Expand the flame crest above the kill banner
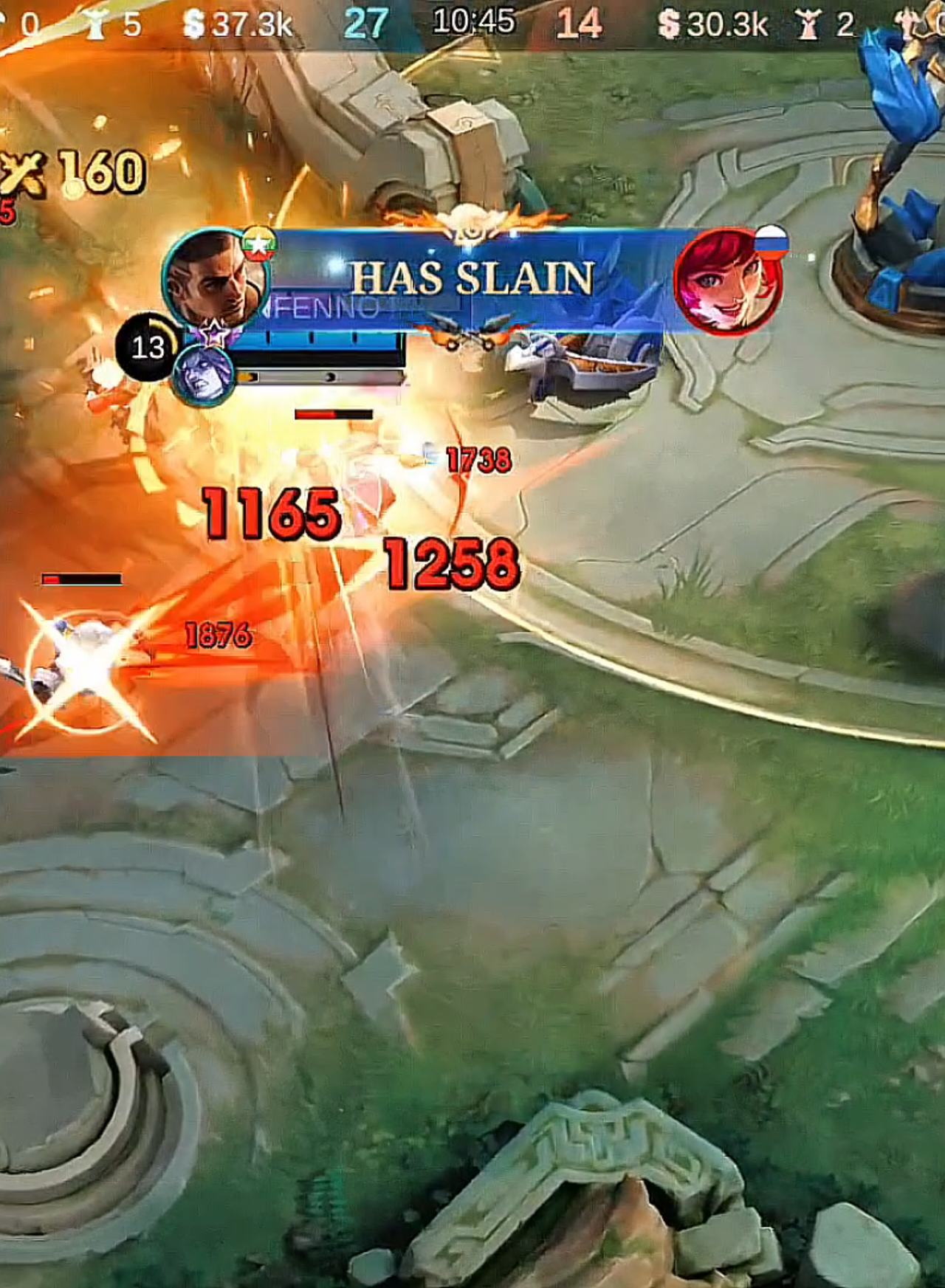 coord(470,223)
